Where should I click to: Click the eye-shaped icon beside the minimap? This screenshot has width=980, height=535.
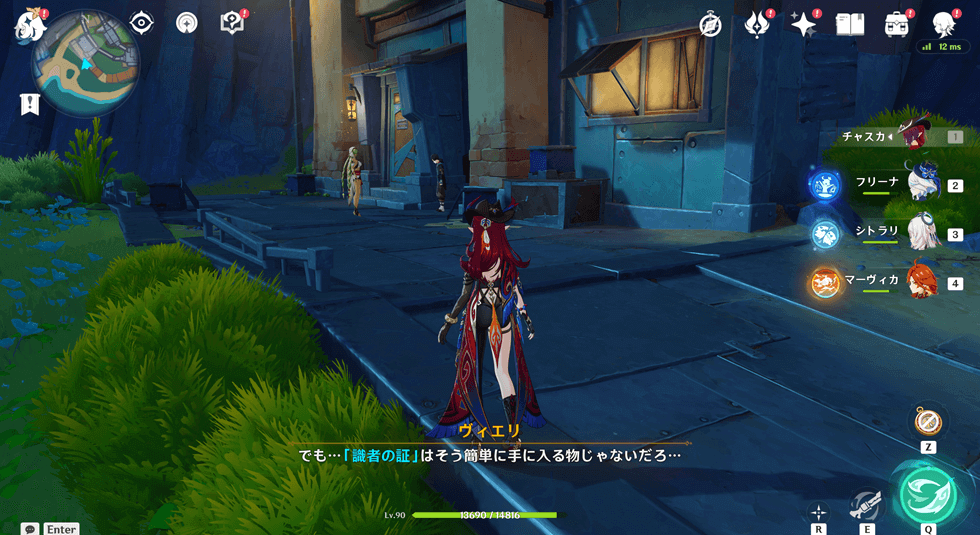coord(142,23)
